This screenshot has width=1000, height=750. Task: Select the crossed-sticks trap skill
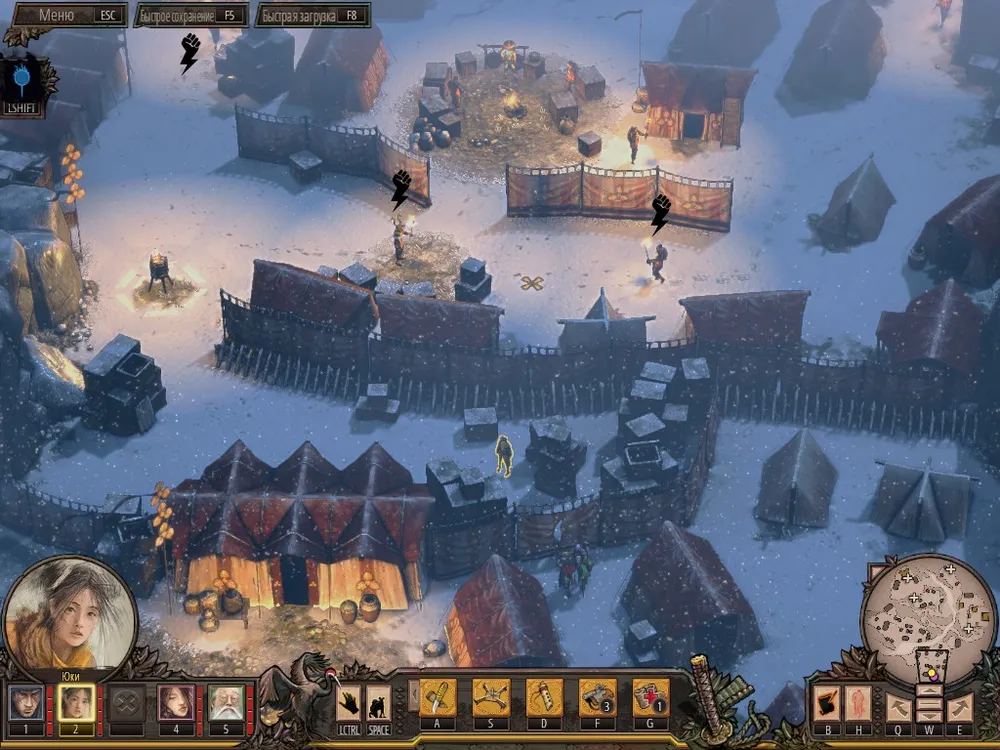tap(491, 697)
